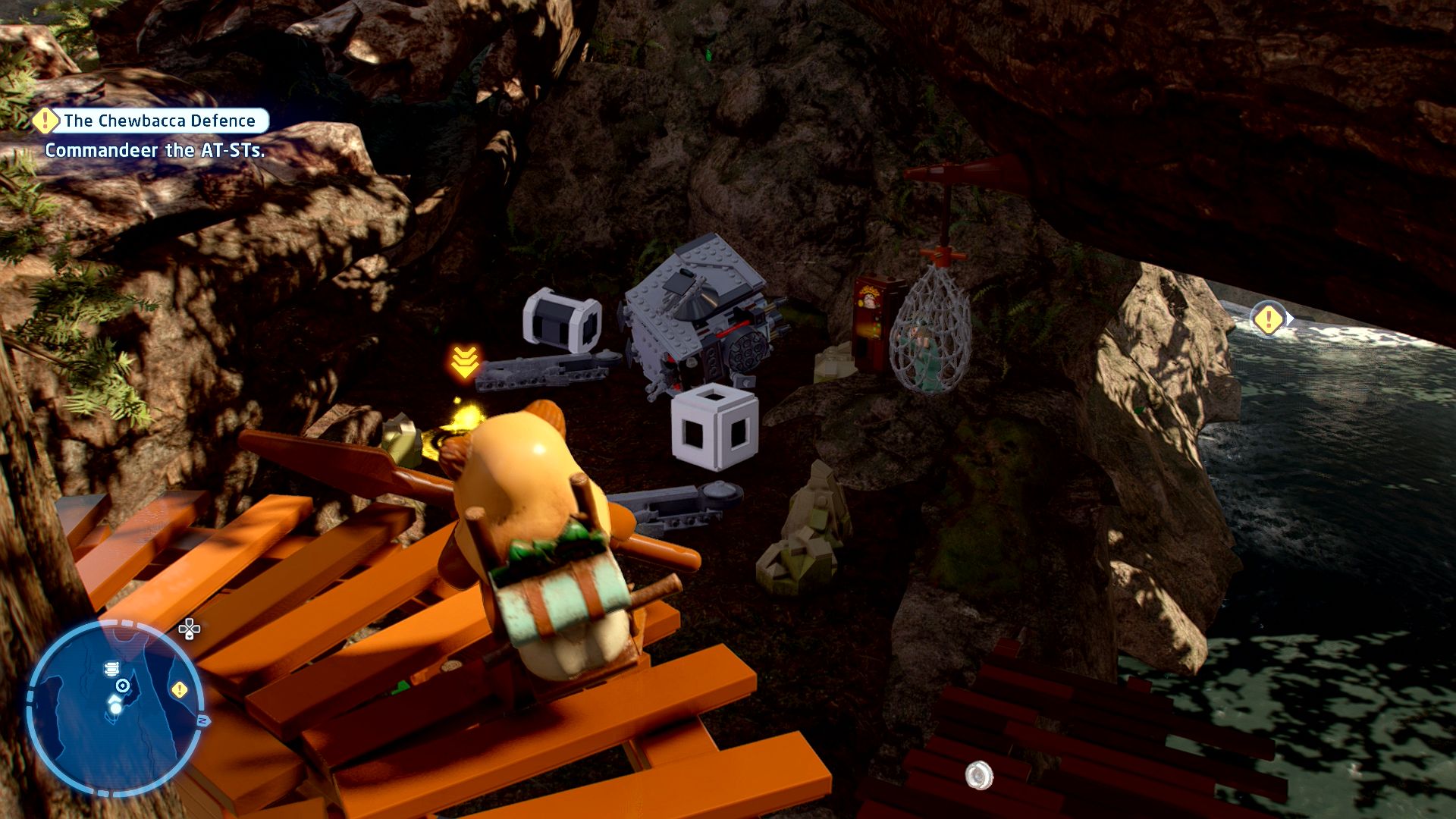Select the yellow exclamation waypoint near the water
Screen dimensions: 1456x819
pos(1268,319)
